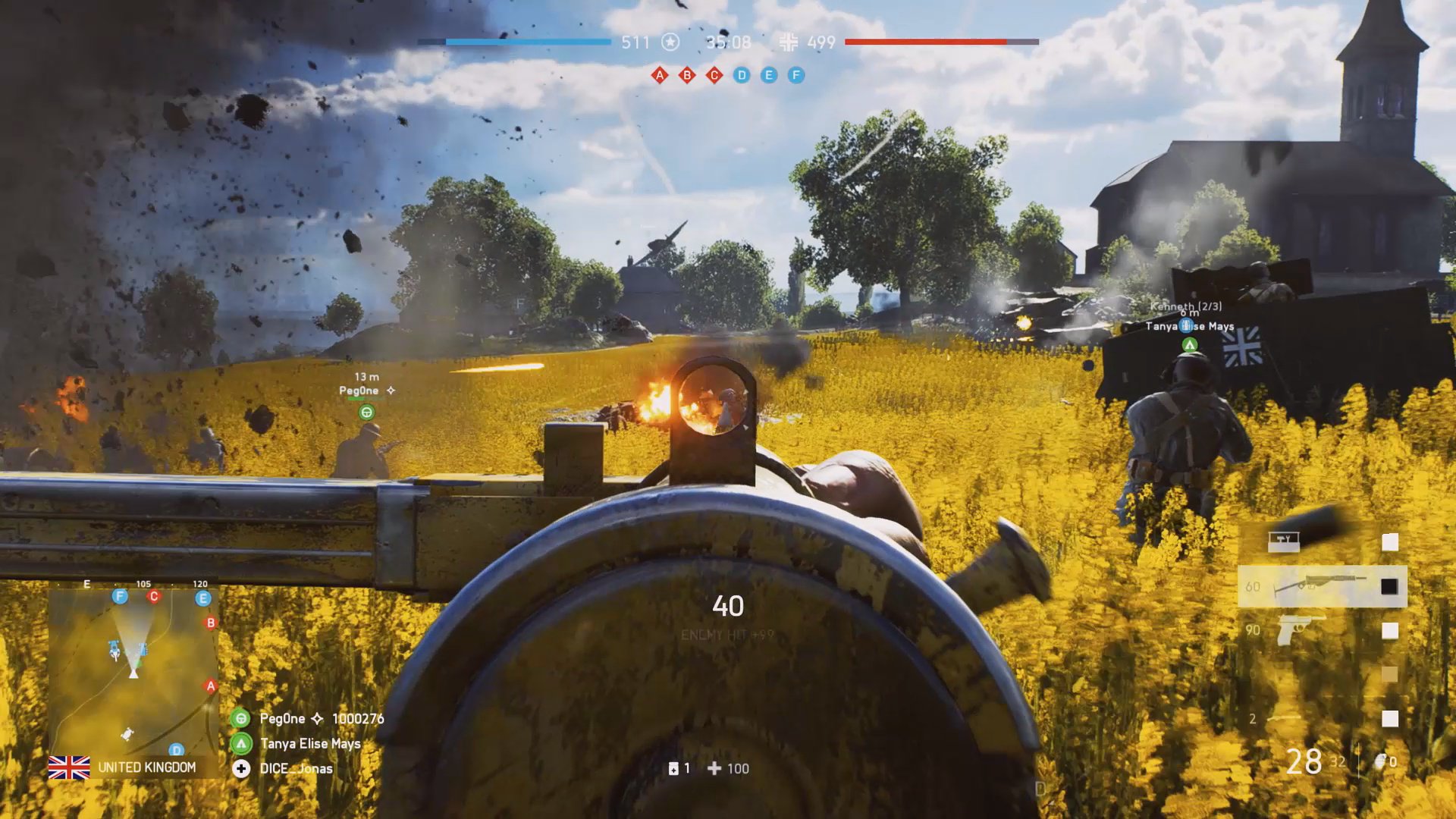The image size is (1456, 819).
Task: Select objective B in the capture-point row
Action: coord(687,75)
